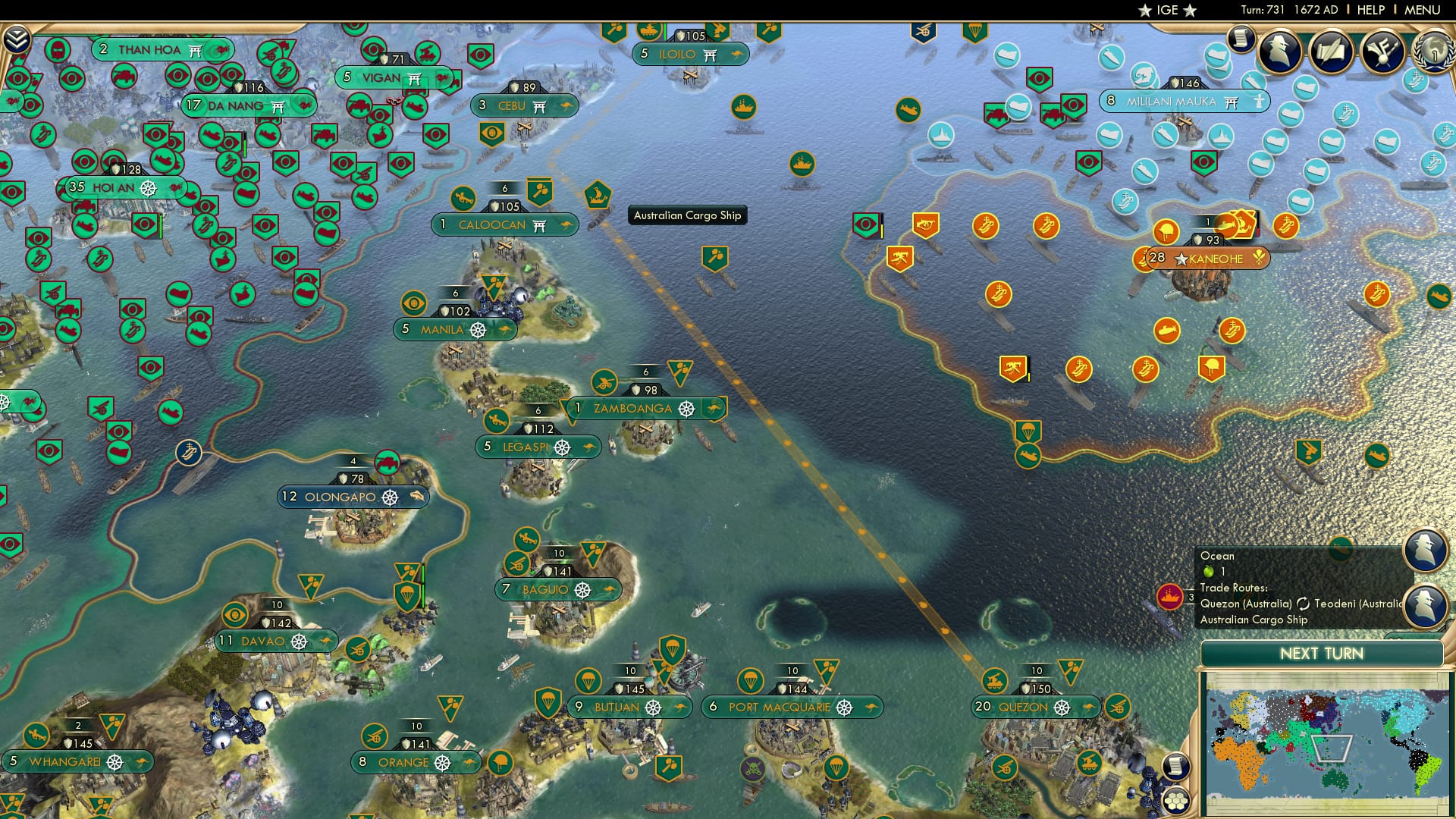
Task: Click the ship wheel icon on Manila's banner
Action: (479, 329)
